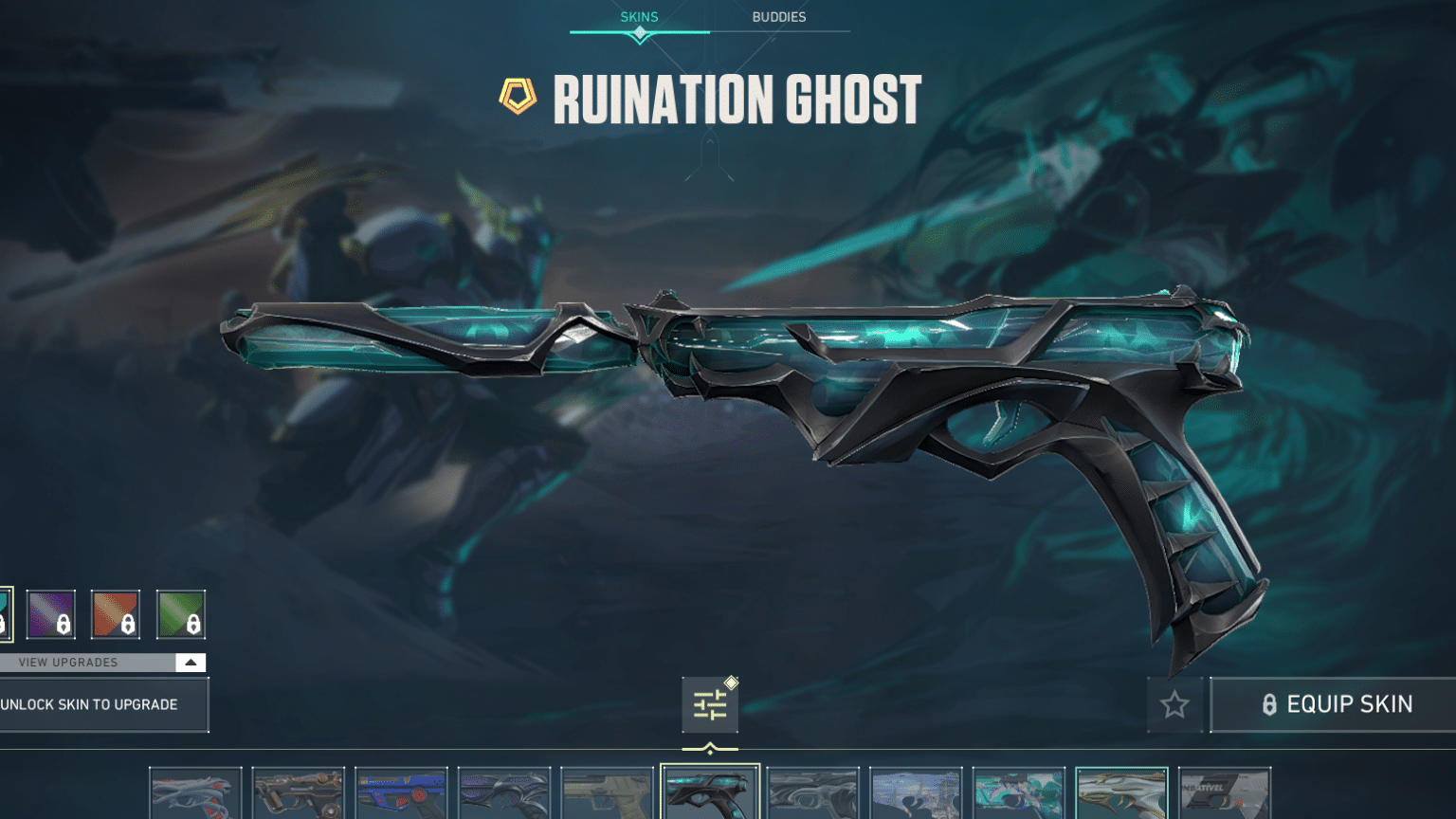Click the Unlock Skin To Upgrade button
Image resolution: width=1456 pixels, height=819 pixels.
(90, 704)
